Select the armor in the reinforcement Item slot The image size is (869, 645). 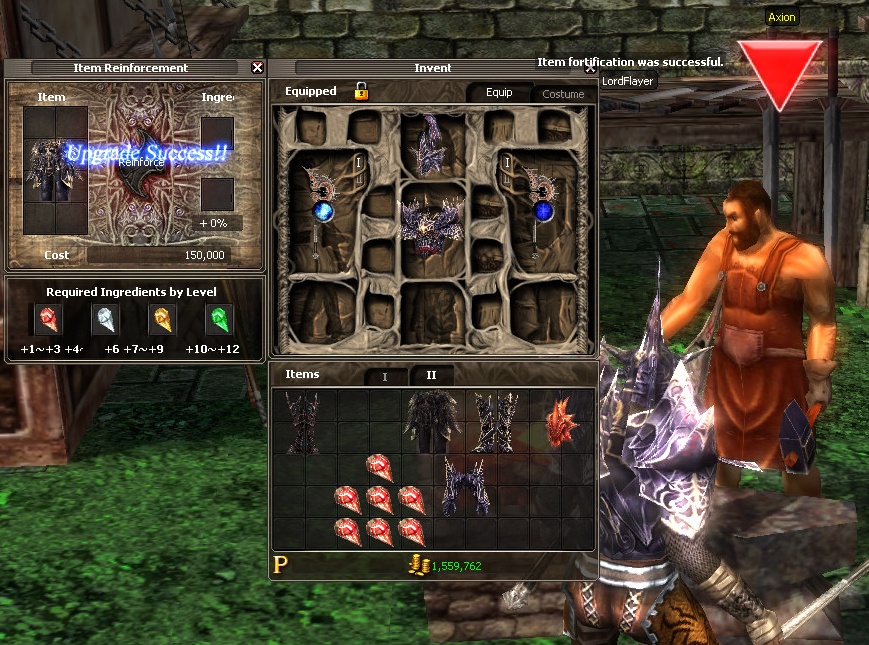[49, 168]
